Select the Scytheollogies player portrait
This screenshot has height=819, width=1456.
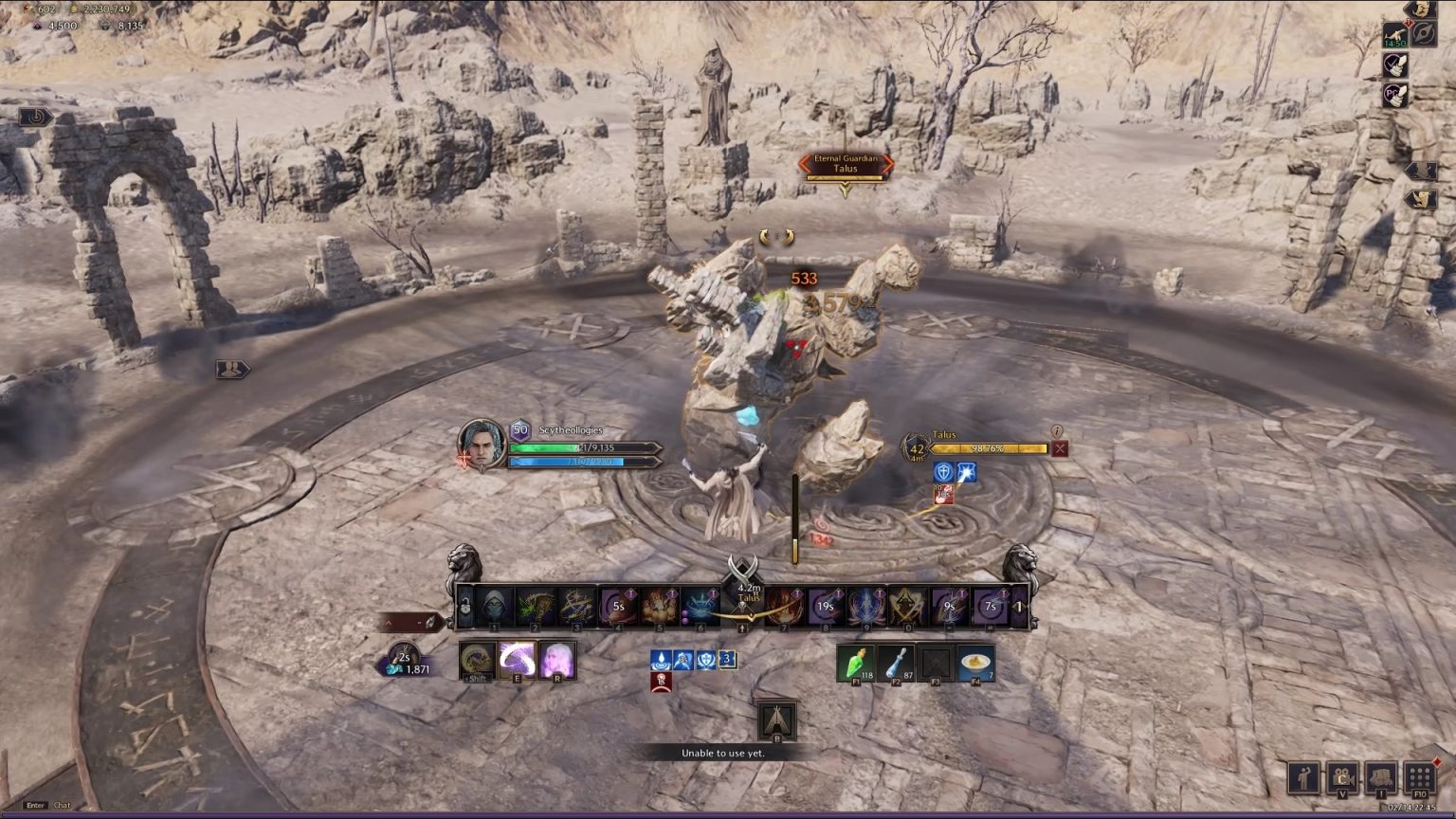[x=482, y=444]
